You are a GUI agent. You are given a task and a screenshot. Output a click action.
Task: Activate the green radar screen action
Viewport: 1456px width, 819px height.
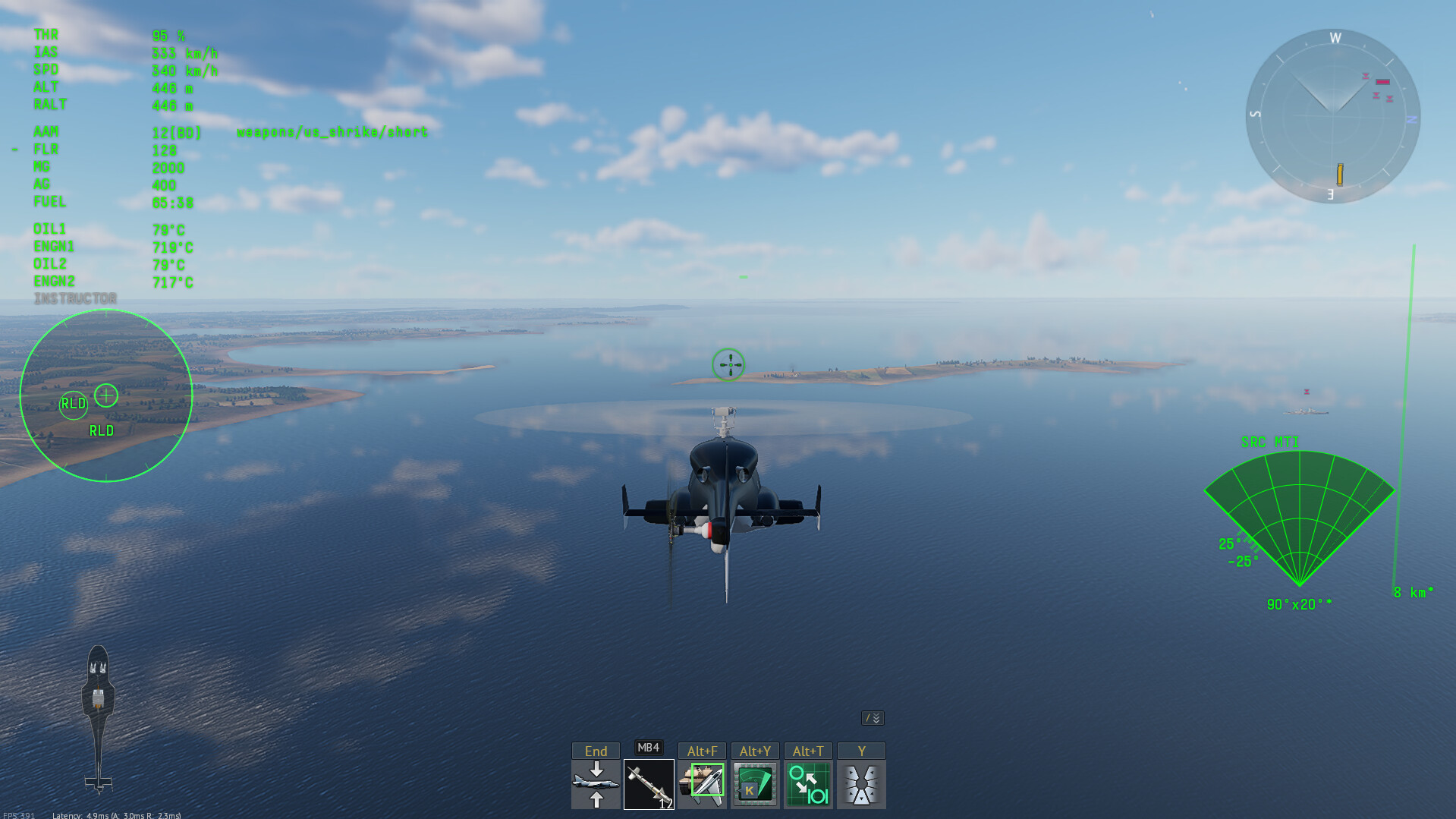point(755,784)
